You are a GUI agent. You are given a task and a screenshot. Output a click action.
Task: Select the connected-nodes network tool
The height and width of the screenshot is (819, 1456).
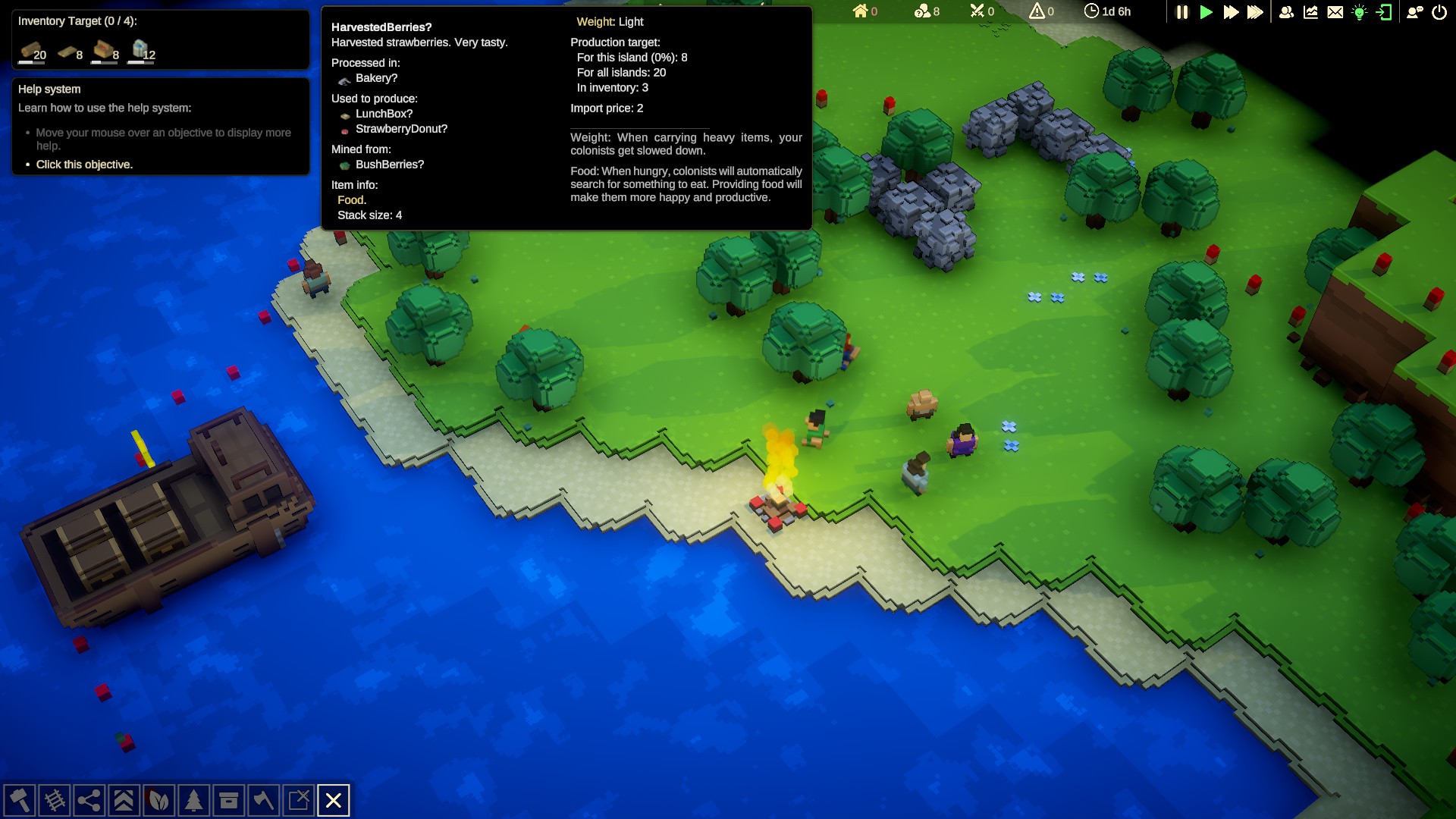pos(89,800)
